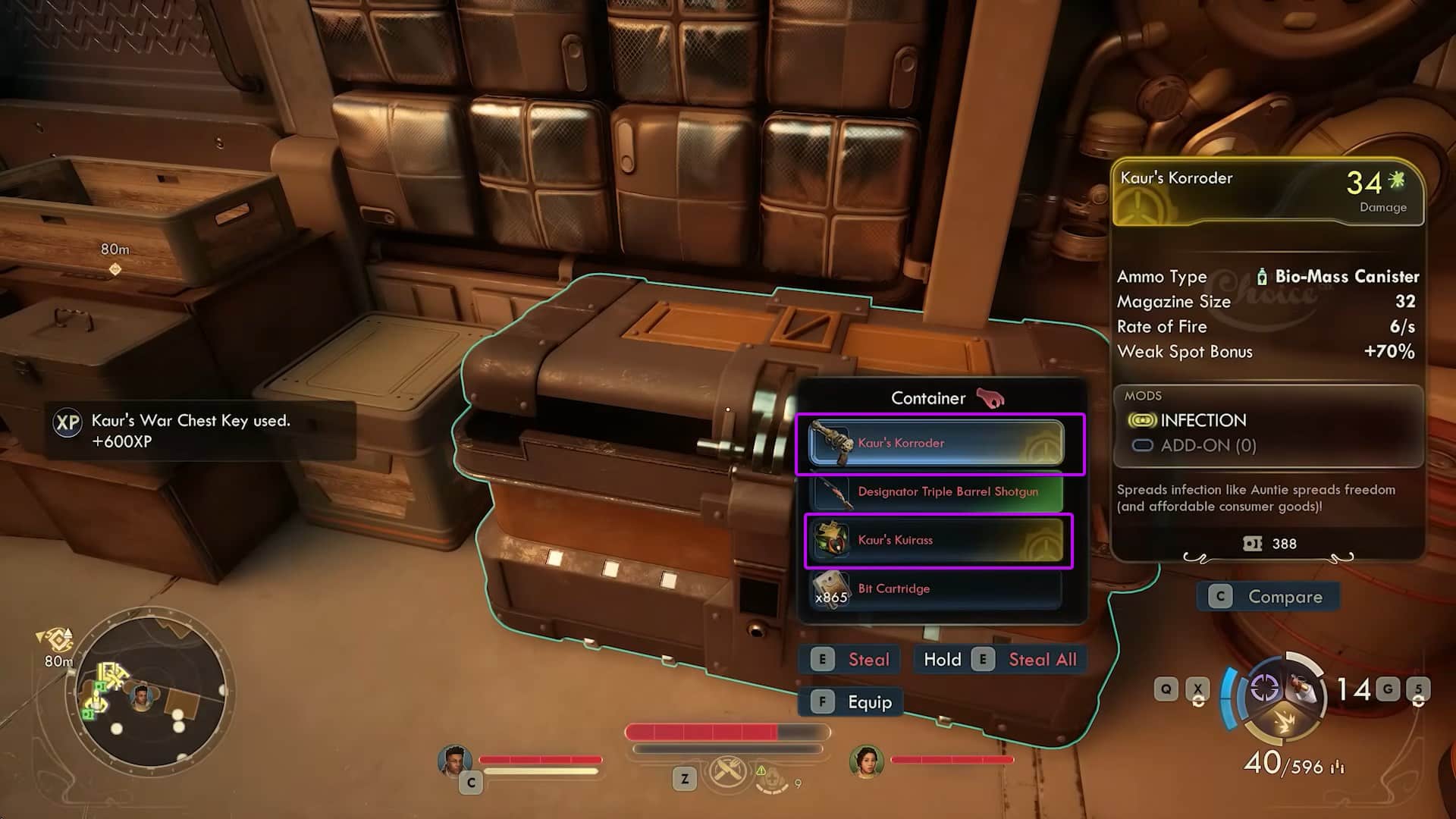Equip the selected weapon

click(852, 702)
